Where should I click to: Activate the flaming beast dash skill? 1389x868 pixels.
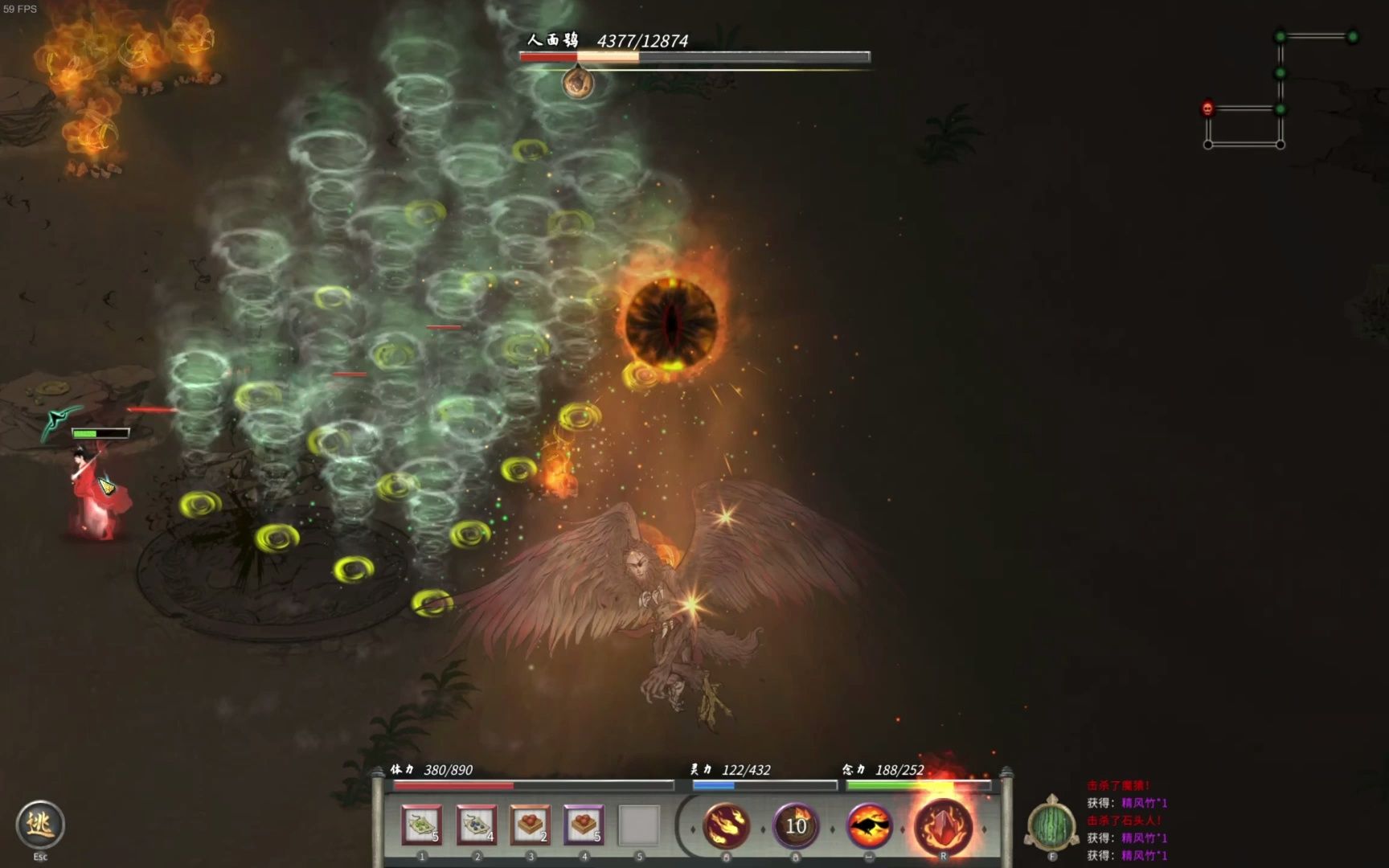tap(869, 826)
